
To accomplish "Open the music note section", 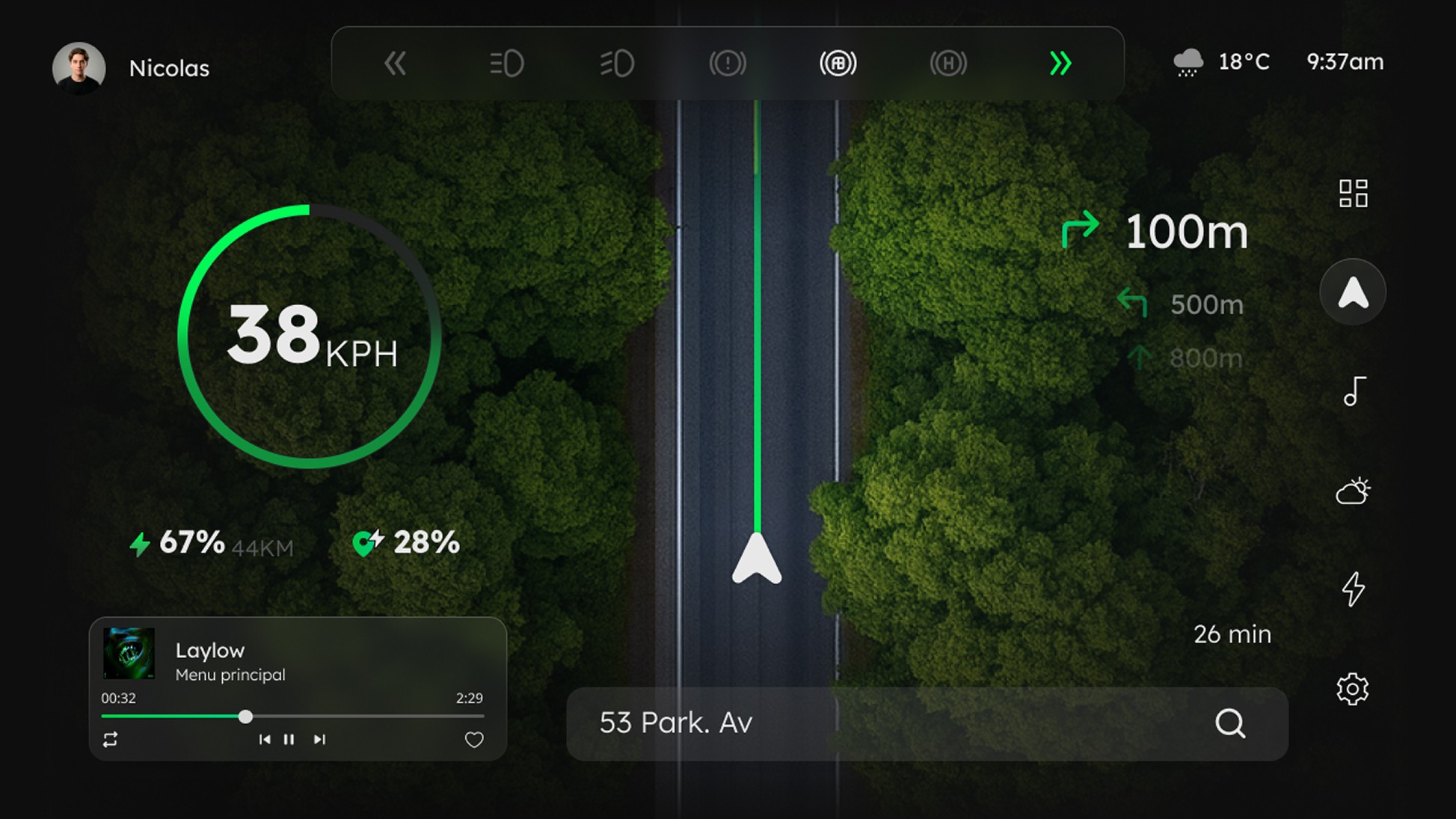I will [x=1354, y=391].
